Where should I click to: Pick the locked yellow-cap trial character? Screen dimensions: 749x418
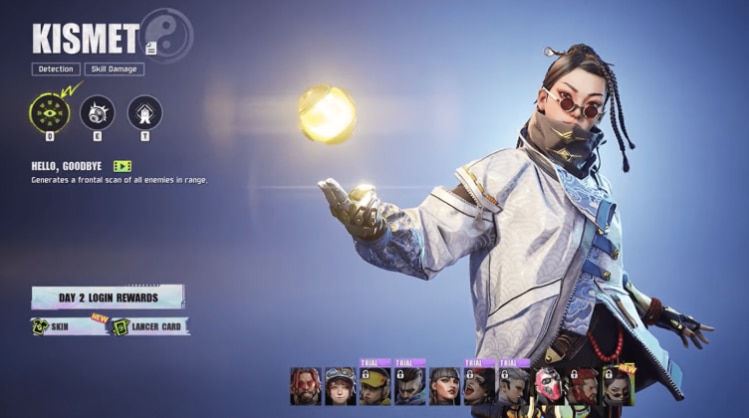375,385
